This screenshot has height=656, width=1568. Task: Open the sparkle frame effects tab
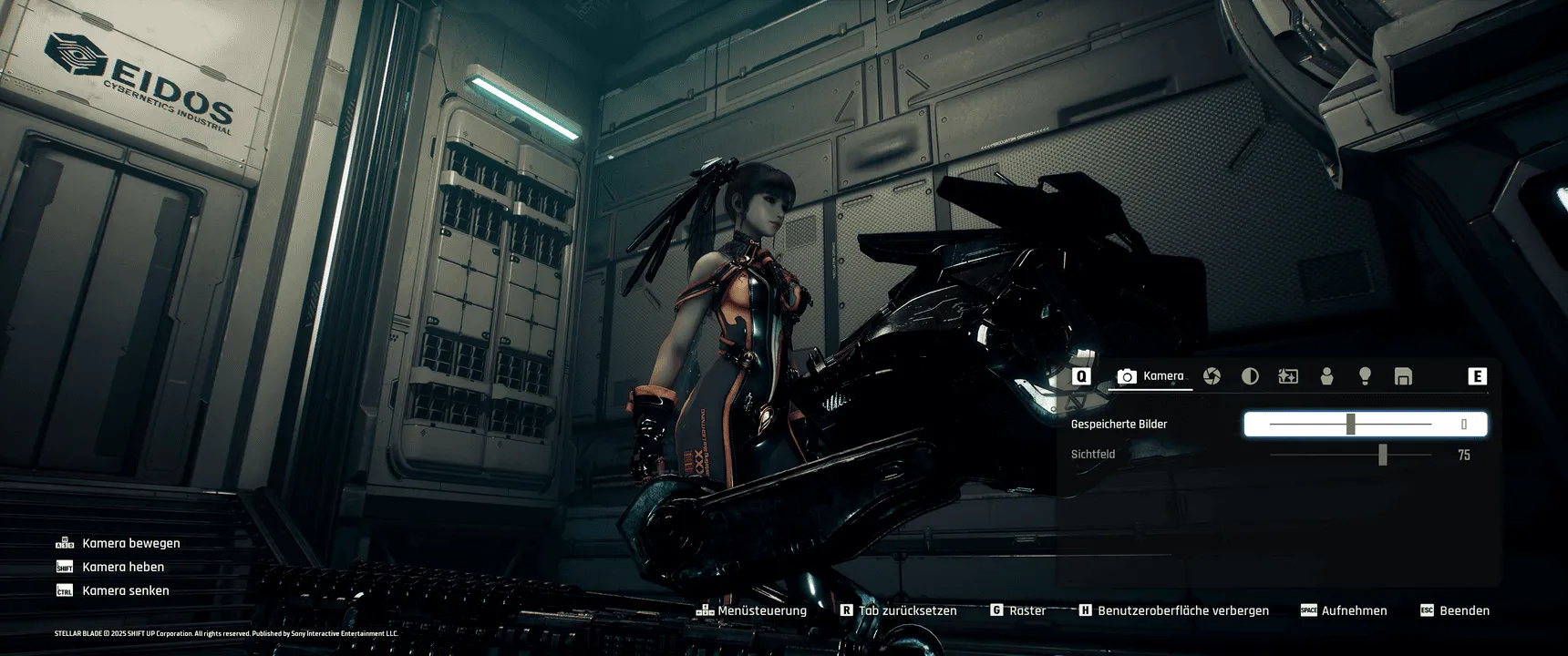(1288, 376)
